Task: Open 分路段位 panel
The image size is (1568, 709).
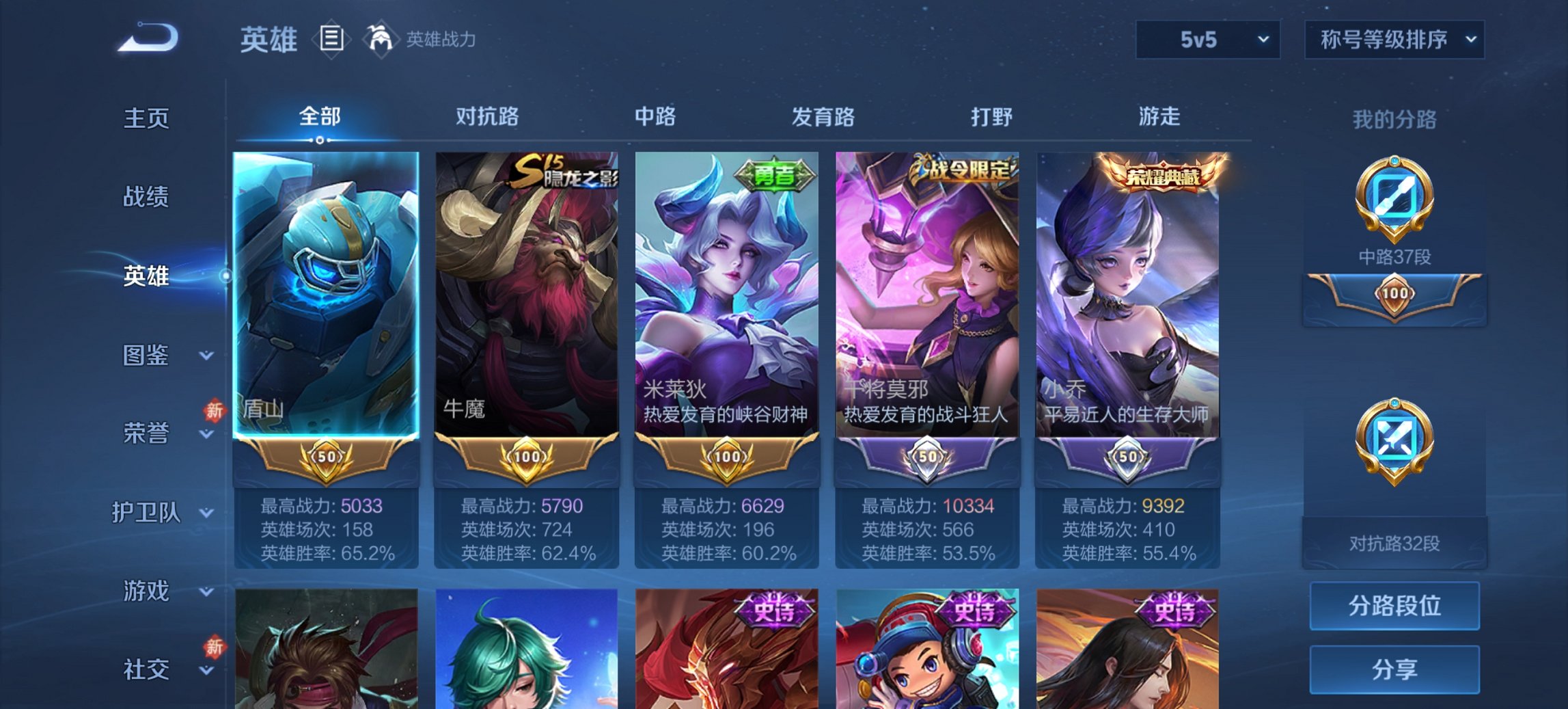Action: click(x=1394, y=606)
